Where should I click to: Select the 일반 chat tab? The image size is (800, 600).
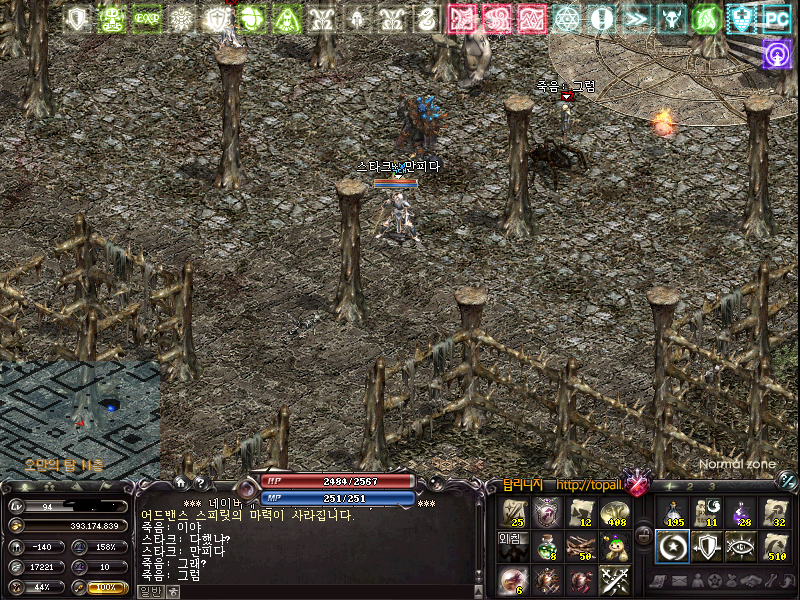coord(150,591)
